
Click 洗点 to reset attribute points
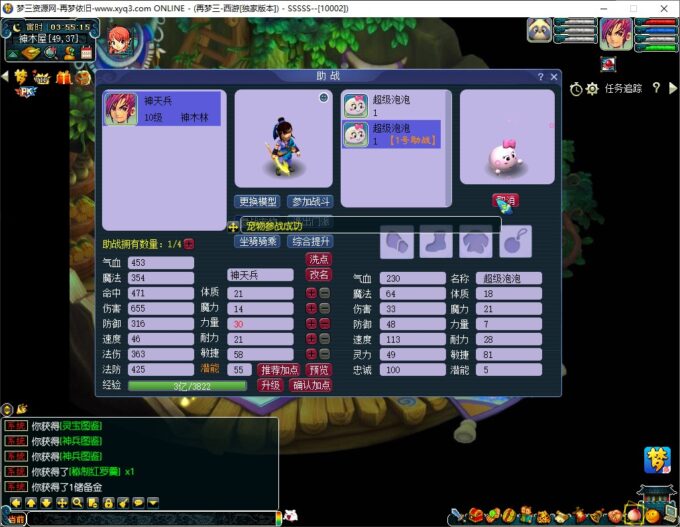[319, 258]
